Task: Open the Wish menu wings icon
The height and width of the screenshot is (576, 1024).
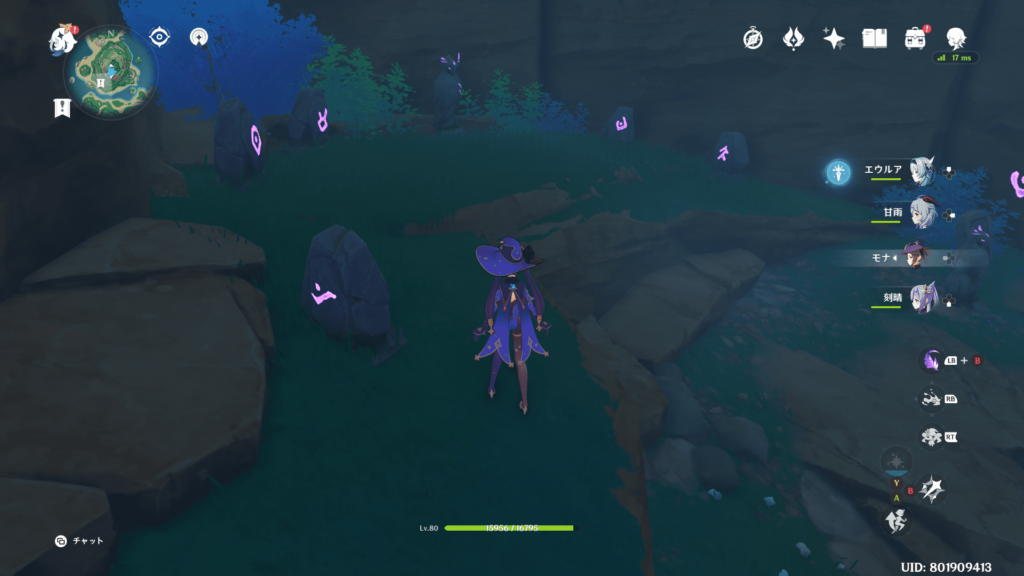Action: click(x=793, y=38)
